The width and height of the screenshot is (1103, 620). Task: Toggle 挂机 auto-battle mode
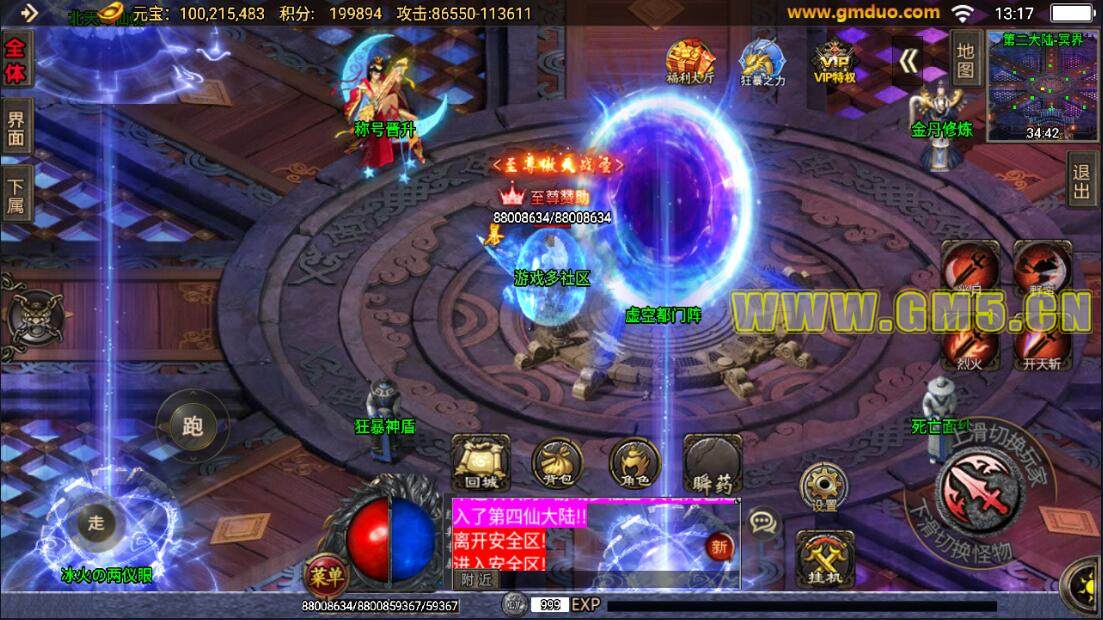click(x=824, y=559)
